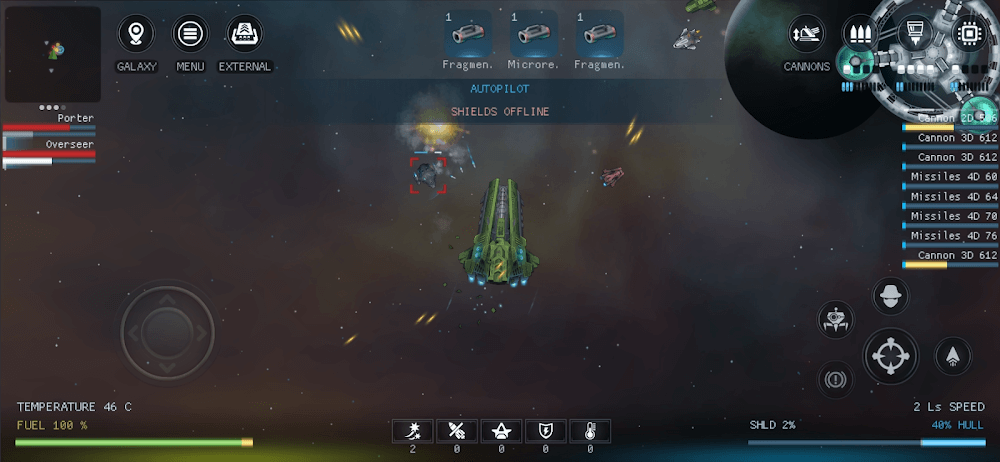
Task: Tap the minimap radar
Action: pos(52,53)
